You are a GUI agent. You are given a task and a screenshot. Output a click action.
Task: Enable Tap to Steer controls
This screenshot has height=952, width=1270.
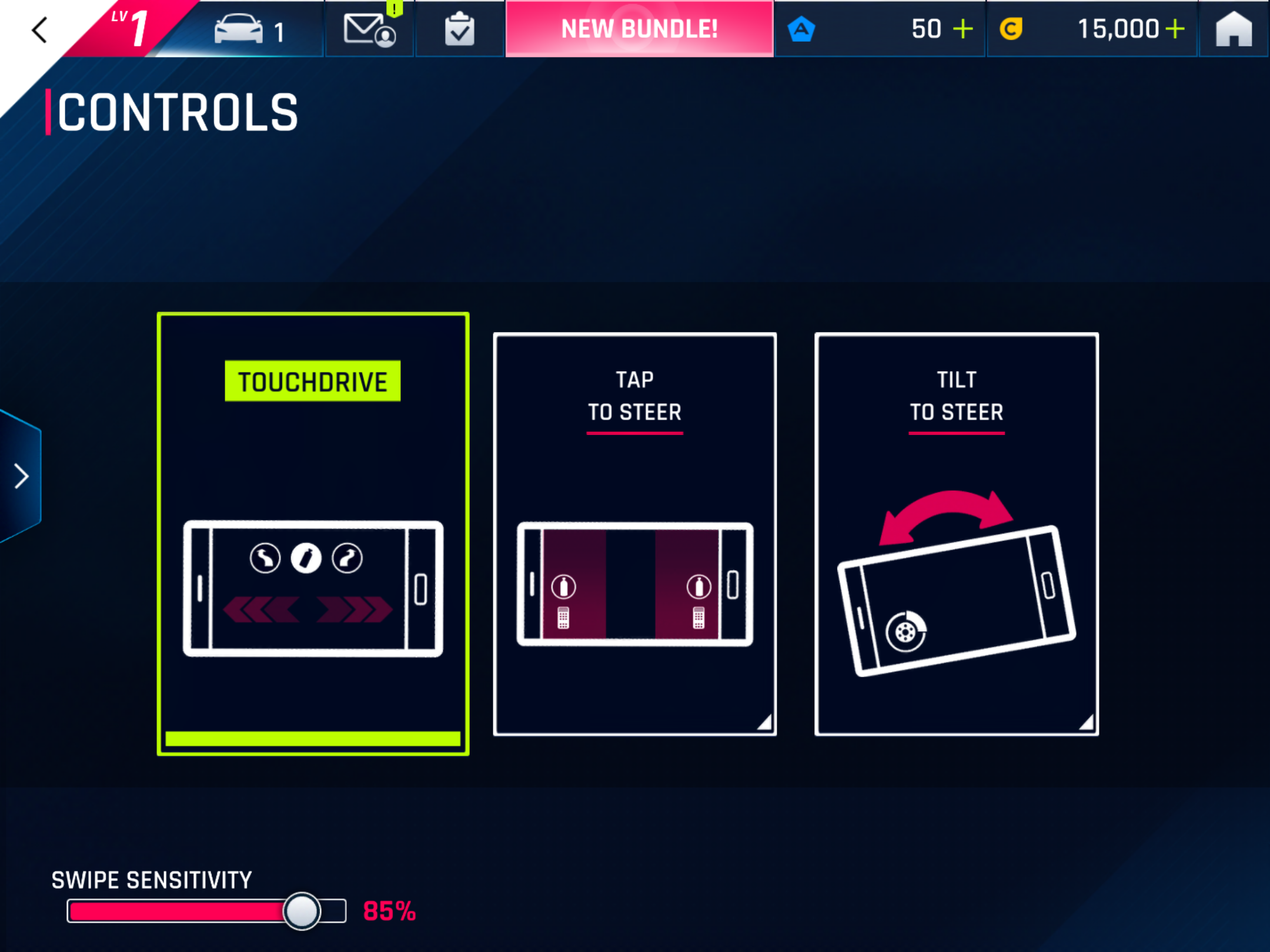(x=635, y=529)
